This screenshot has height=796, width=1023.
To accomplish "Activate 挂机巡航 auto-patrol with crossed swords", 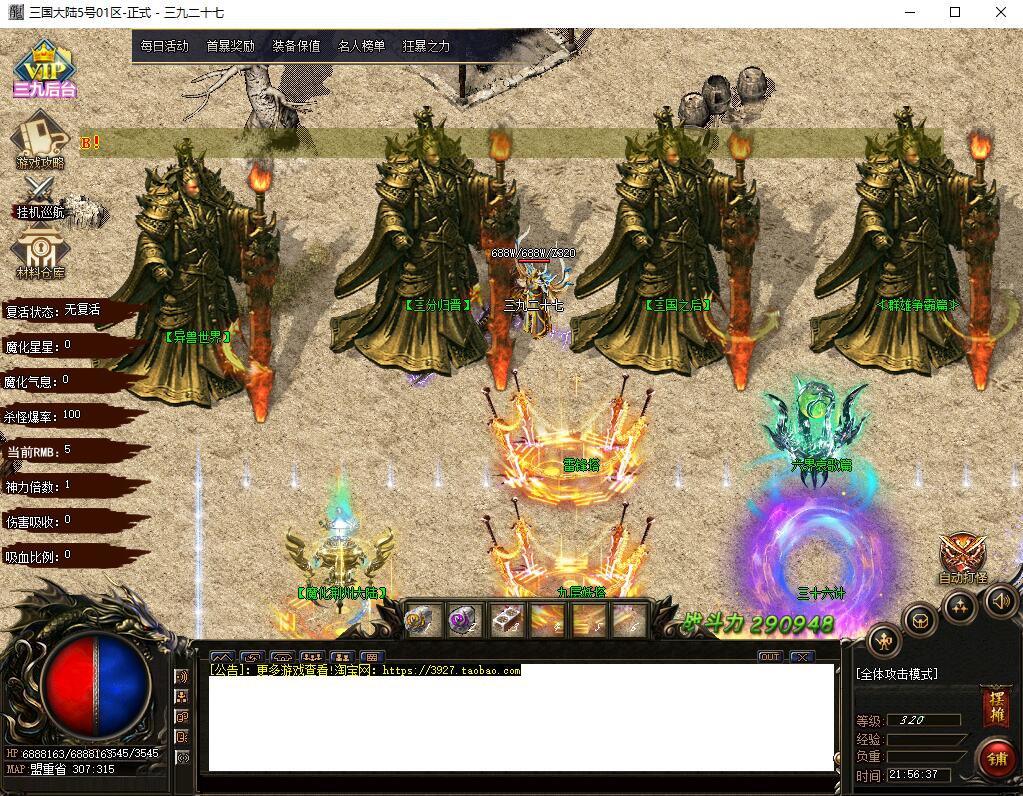I will click(x=40, y=197).
